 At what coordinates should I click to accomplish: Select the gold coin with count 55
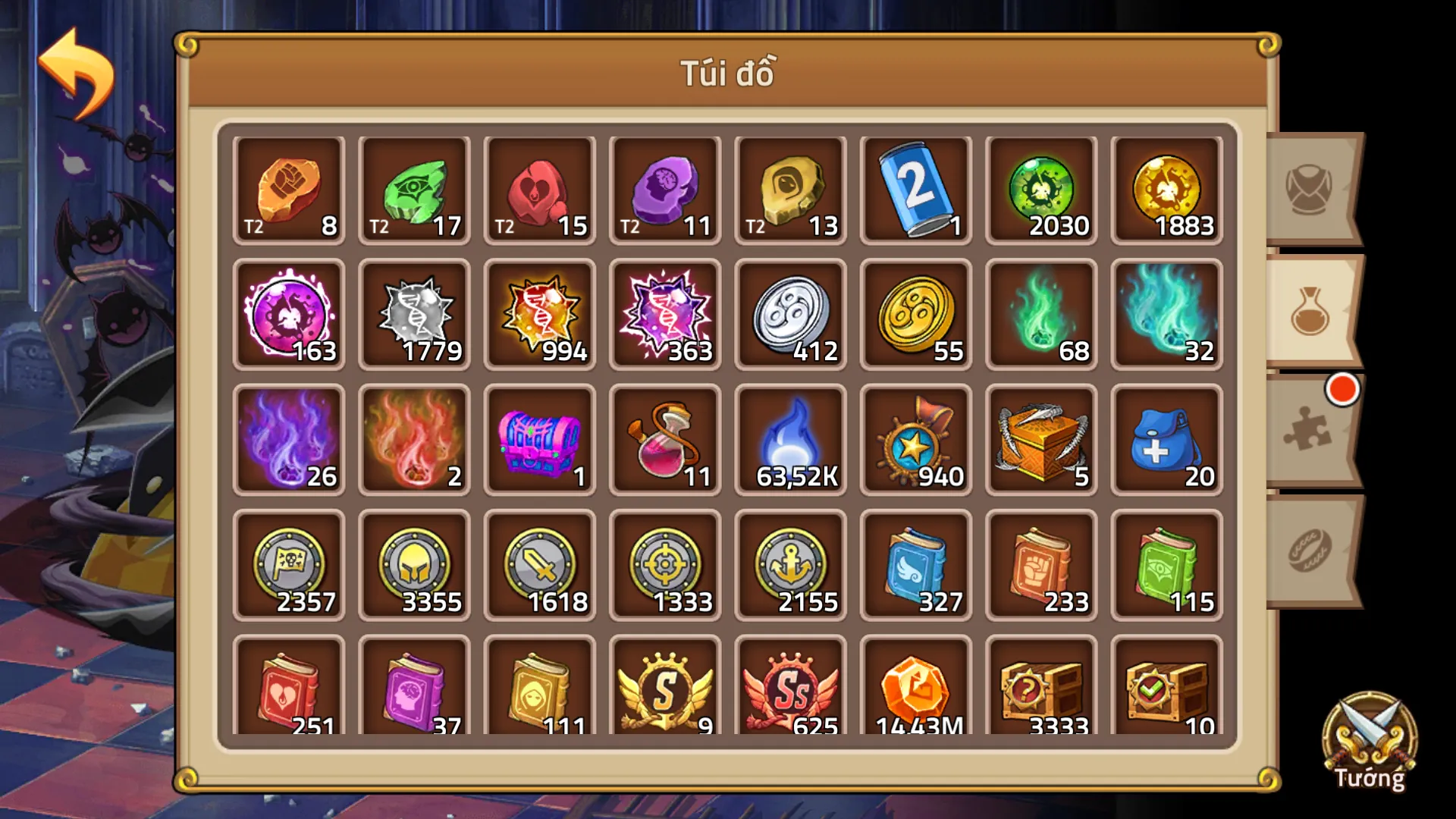coord(915,314)
